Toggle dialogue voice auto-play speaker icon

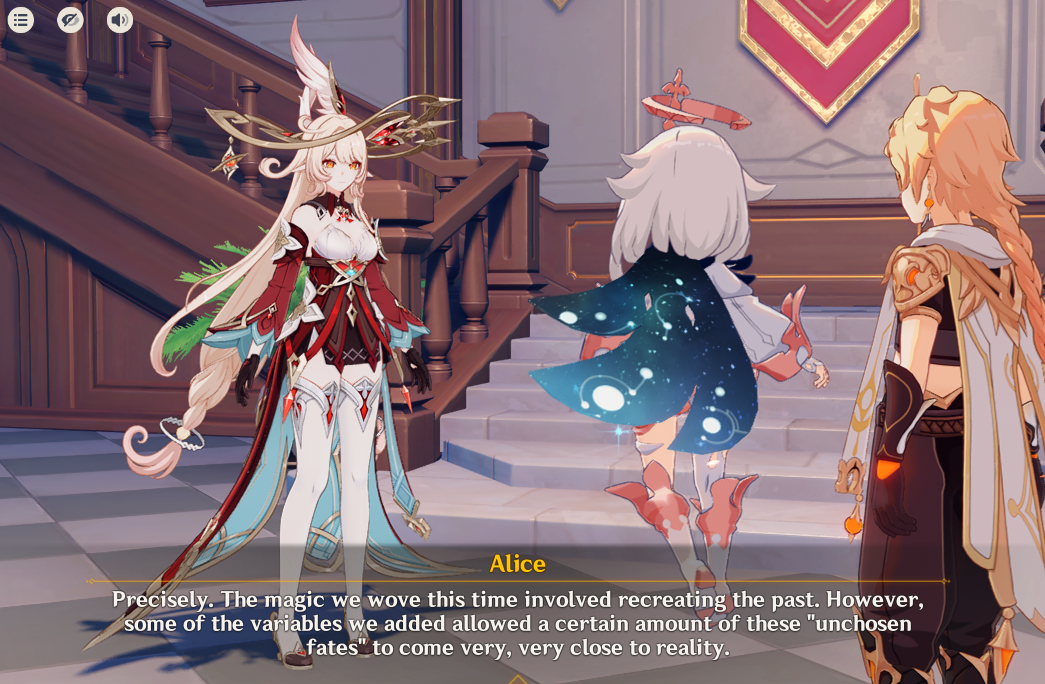[x=120, y=19]
